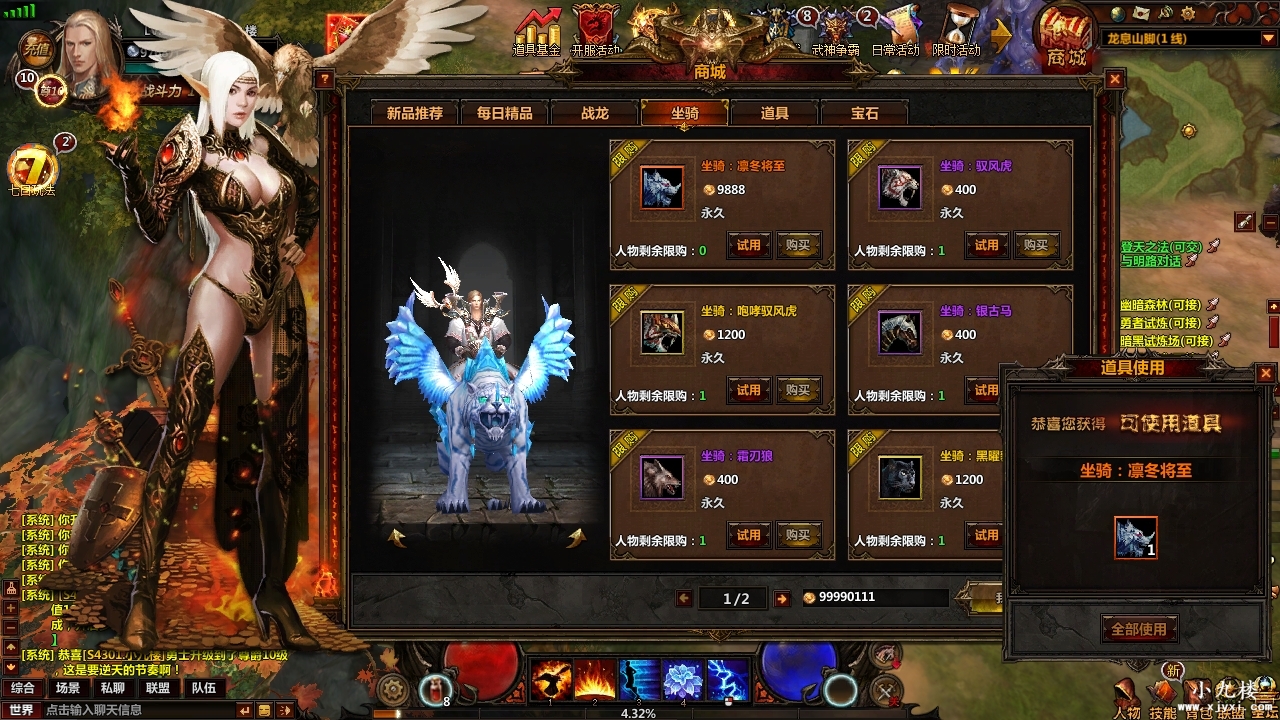Screen dimensions: 1280x720
Task: Close the 商城 shop window
Action: 1115,79
